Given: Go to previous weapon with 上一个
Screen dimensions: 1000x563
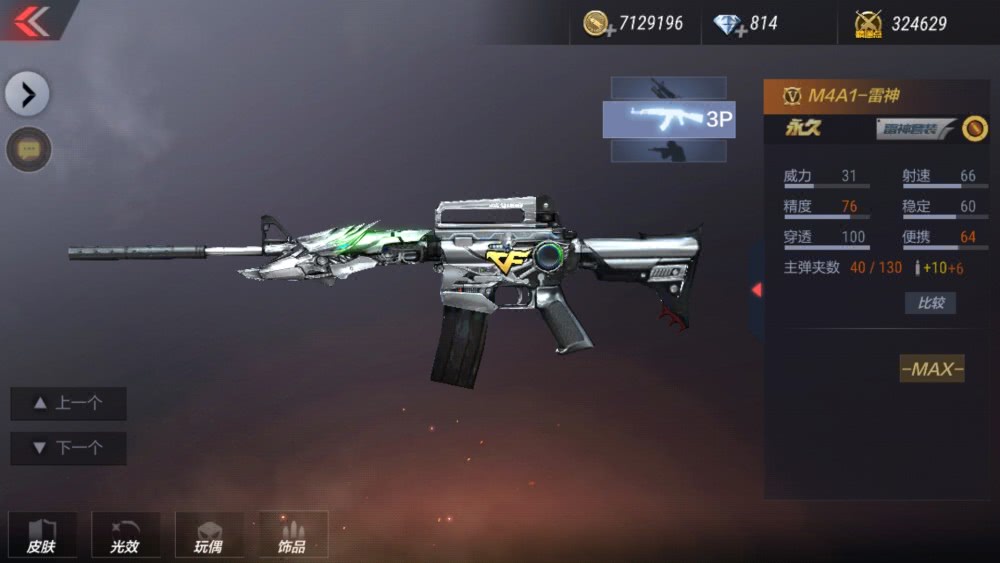Looking at the screenshot, I should pos(68,403).
